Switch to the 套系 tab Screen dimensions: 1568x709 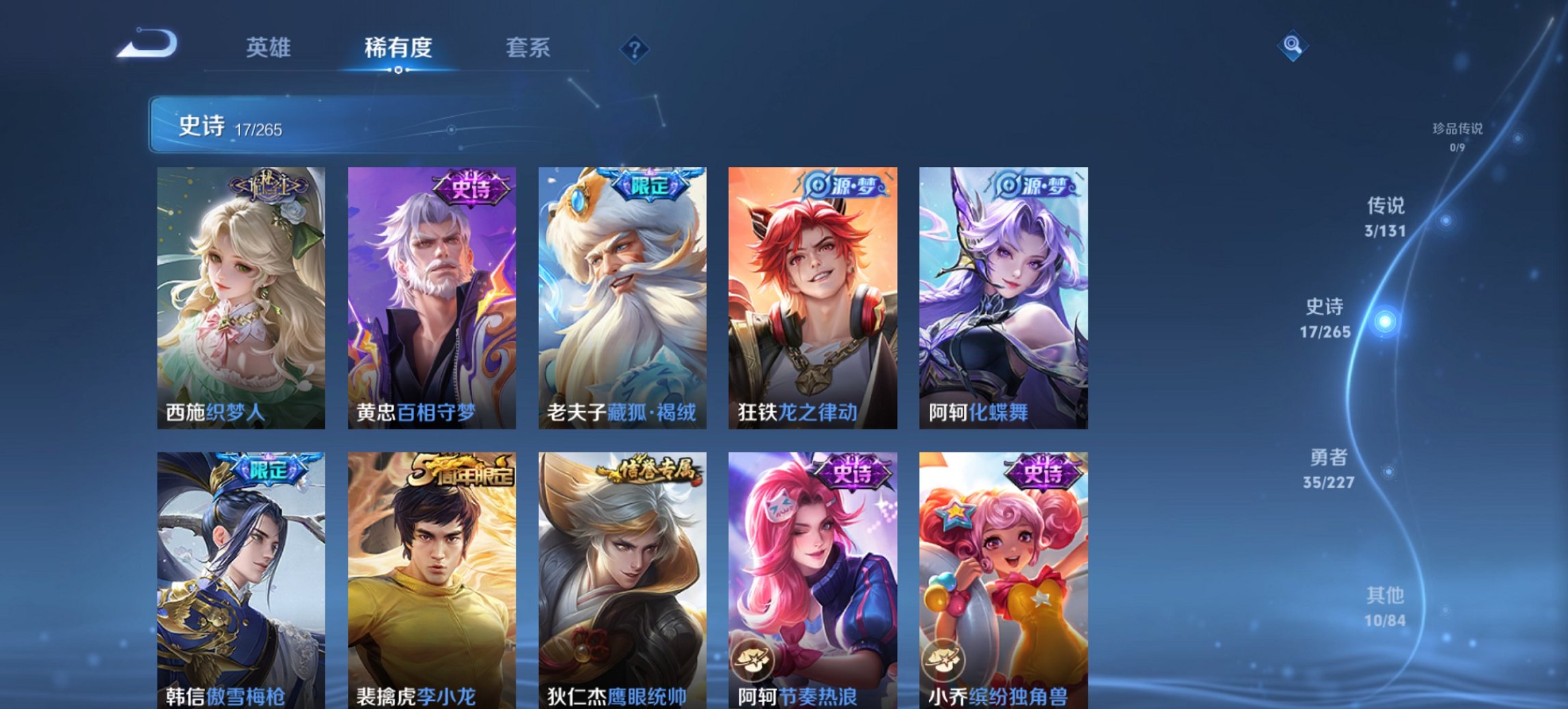pyautogui.click(x=527, y=48)
